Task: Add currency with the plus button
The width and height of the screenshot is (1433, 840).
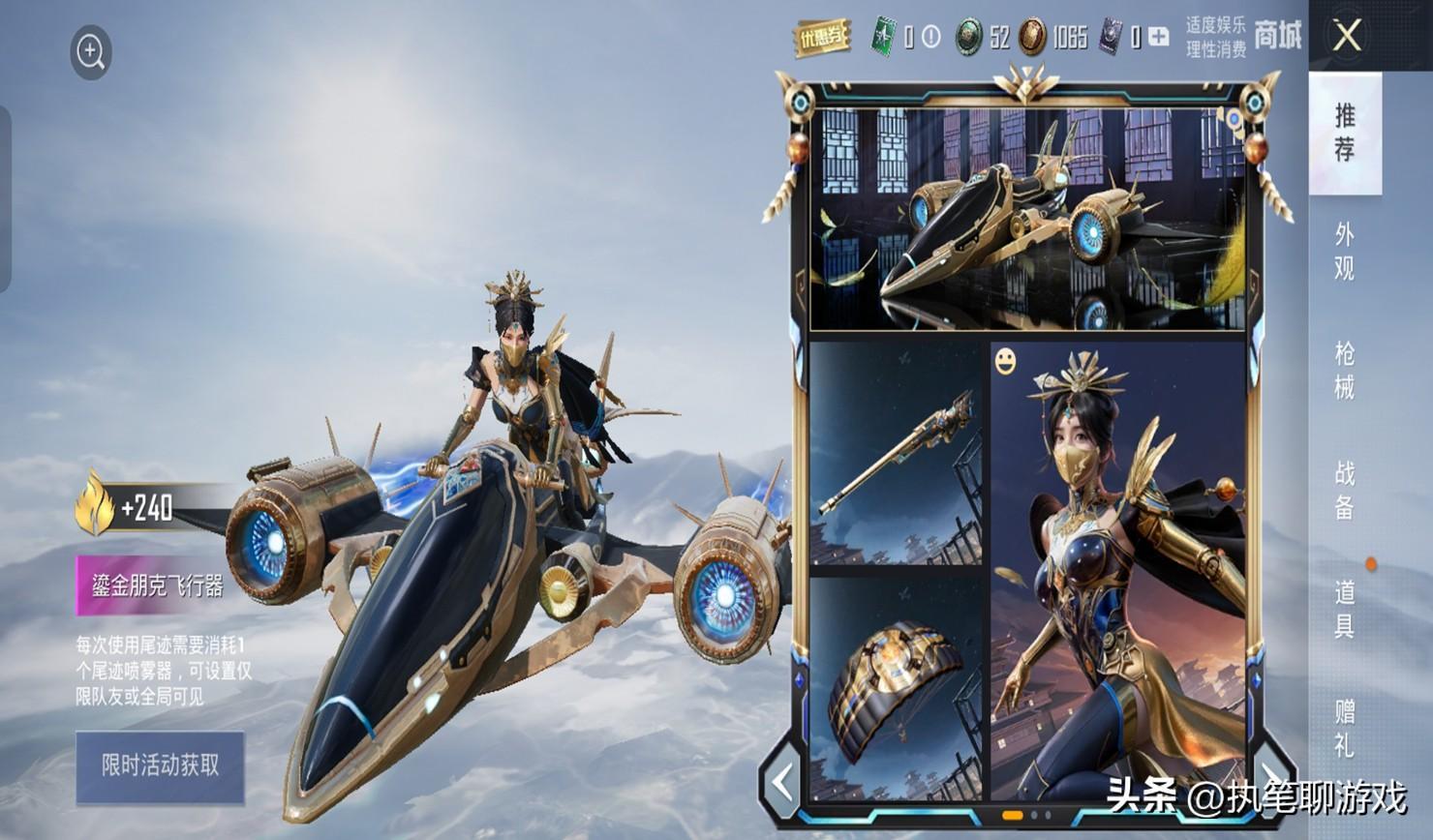Action: click(x=1158, y=38)
